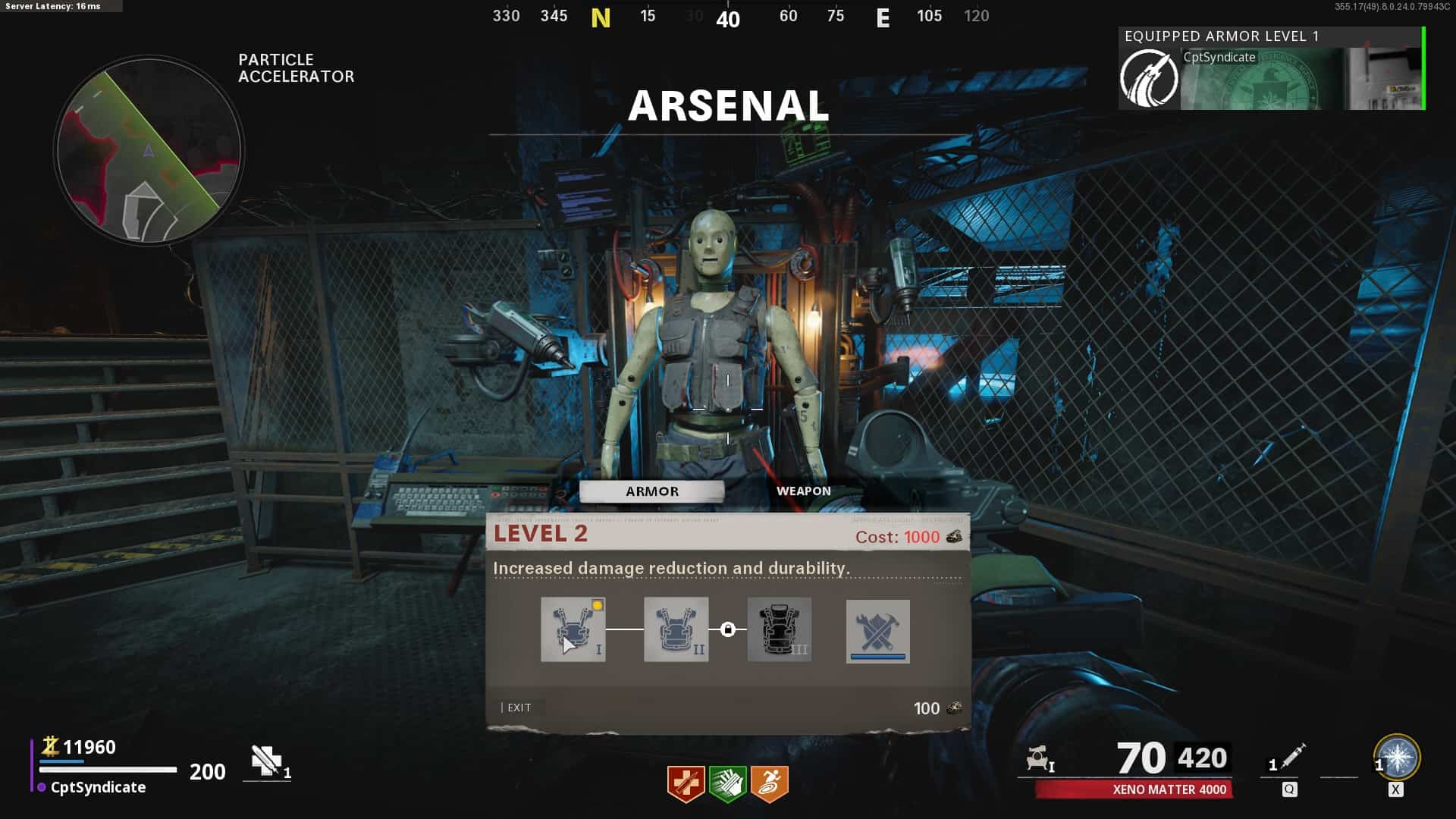This screenshot has height=819, width=1456.
Task: Select the locked Level III armor vest
Action: coord(779,629)
